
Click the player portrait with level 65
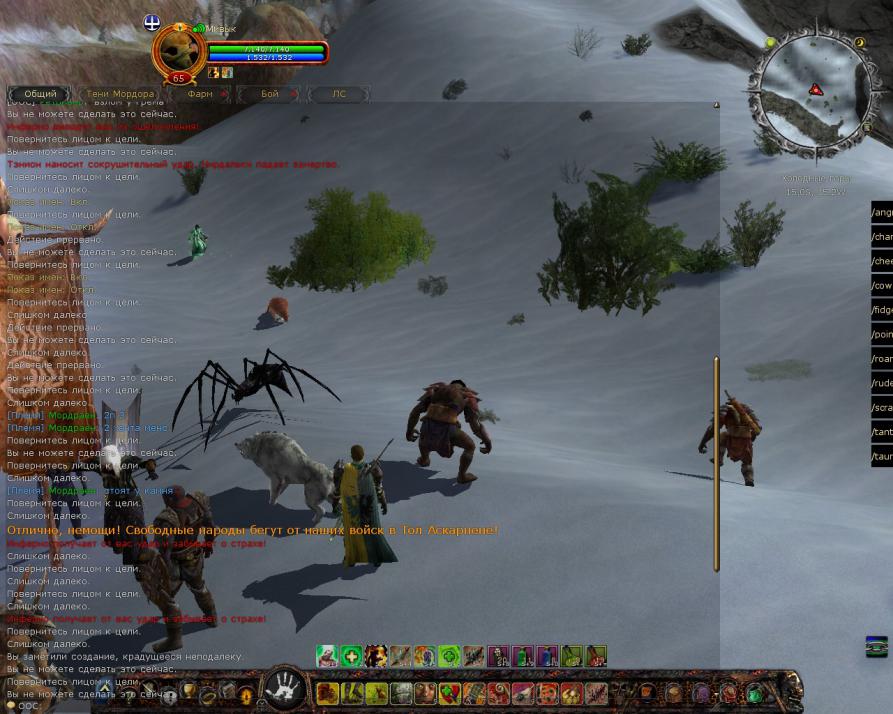(178, 52)
